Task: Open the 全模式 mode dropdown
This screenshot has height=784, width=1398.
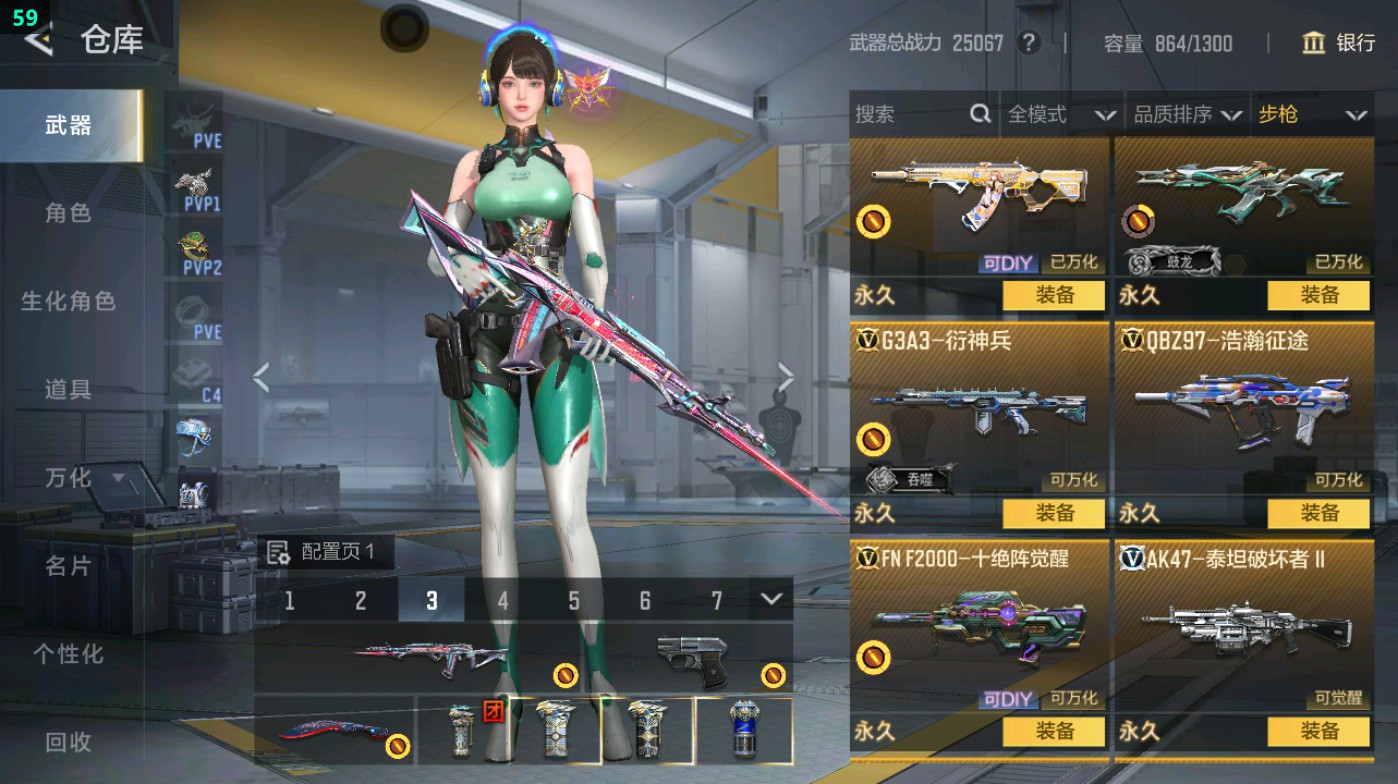Action: (1060, 115)
